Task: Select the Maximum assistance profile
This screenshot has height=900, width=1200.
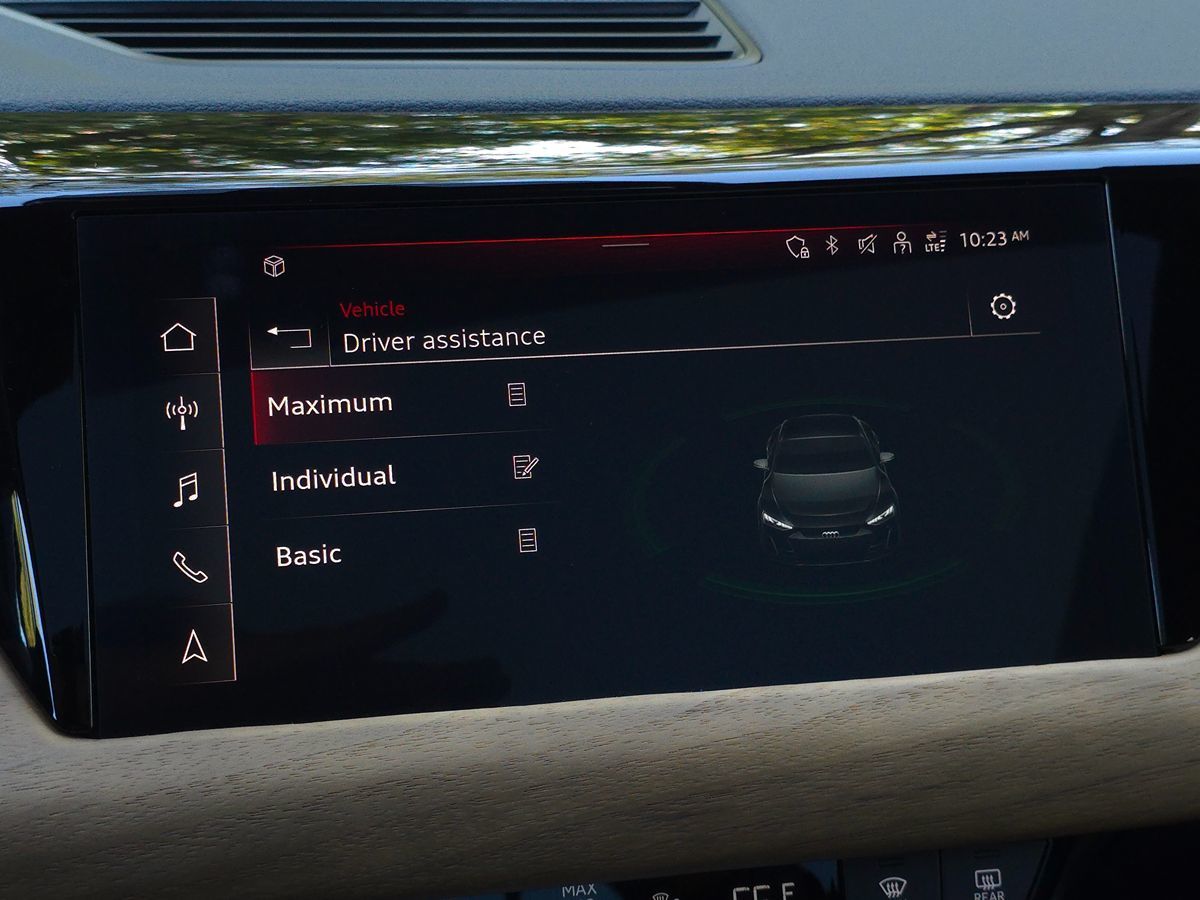Action: [331, 405]
